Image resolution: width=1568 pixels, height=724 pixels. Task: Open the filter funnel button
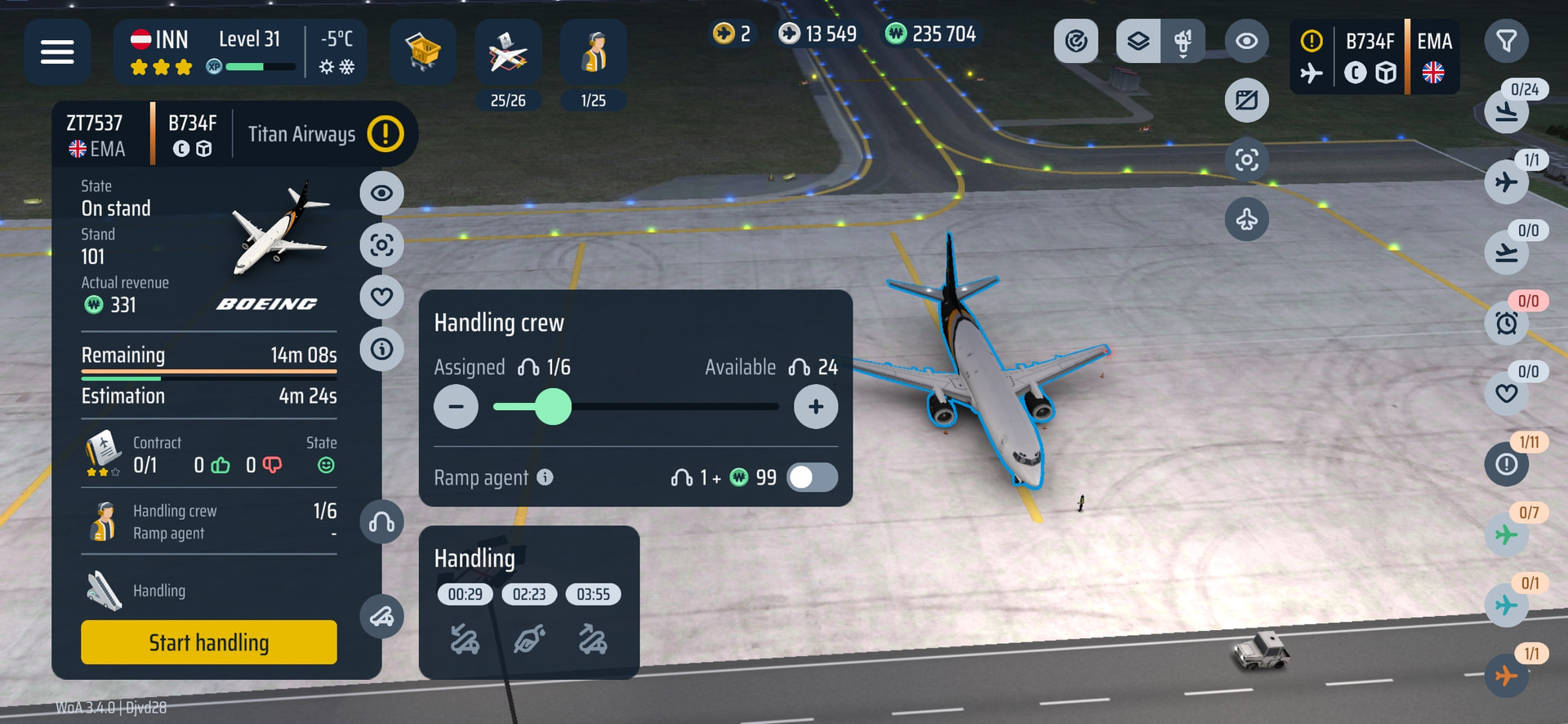pos(1506,41)
